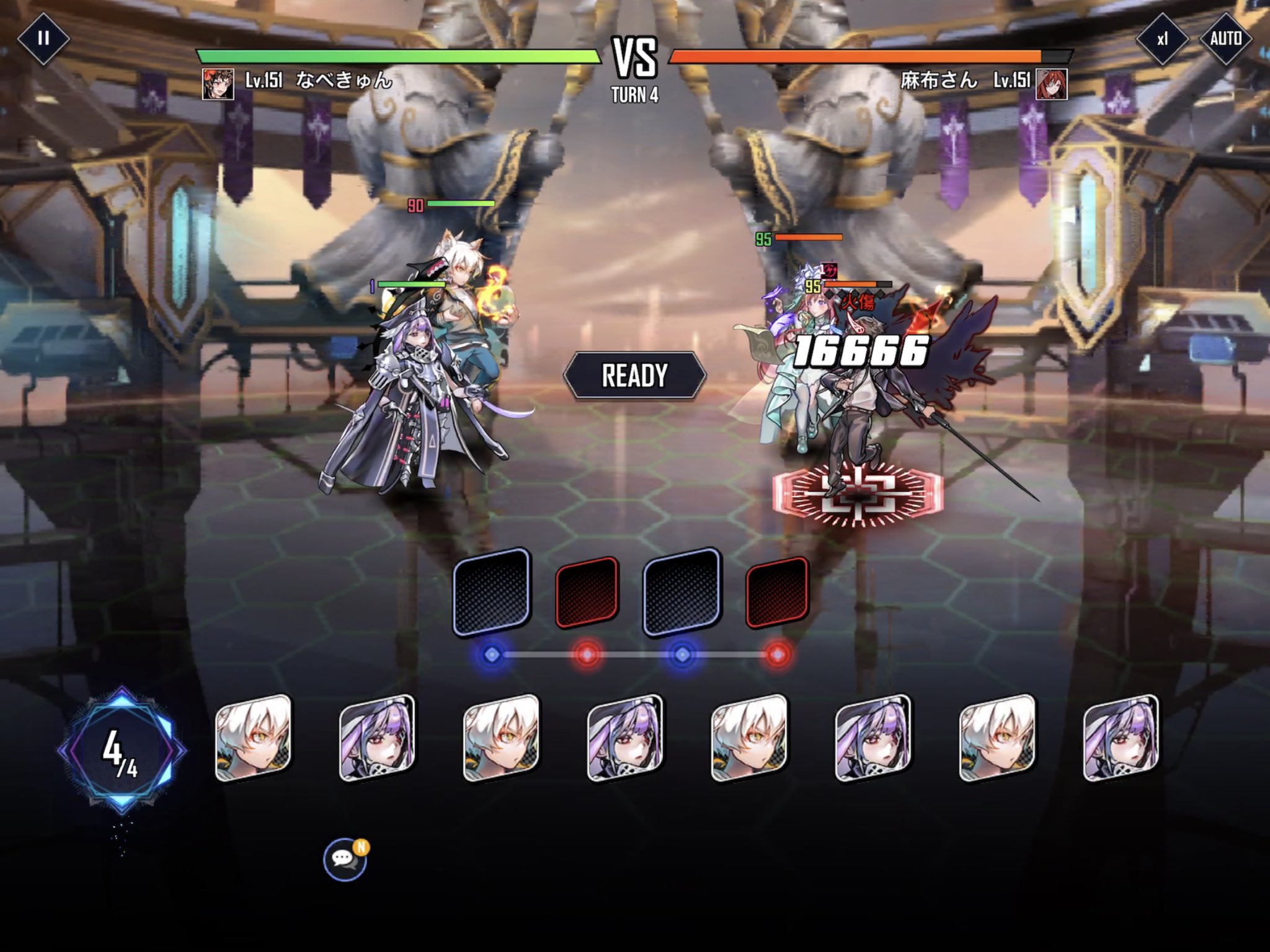Confirm the turn with READY
Viewport: 1270px width, 952px height.
click(634, 375)
